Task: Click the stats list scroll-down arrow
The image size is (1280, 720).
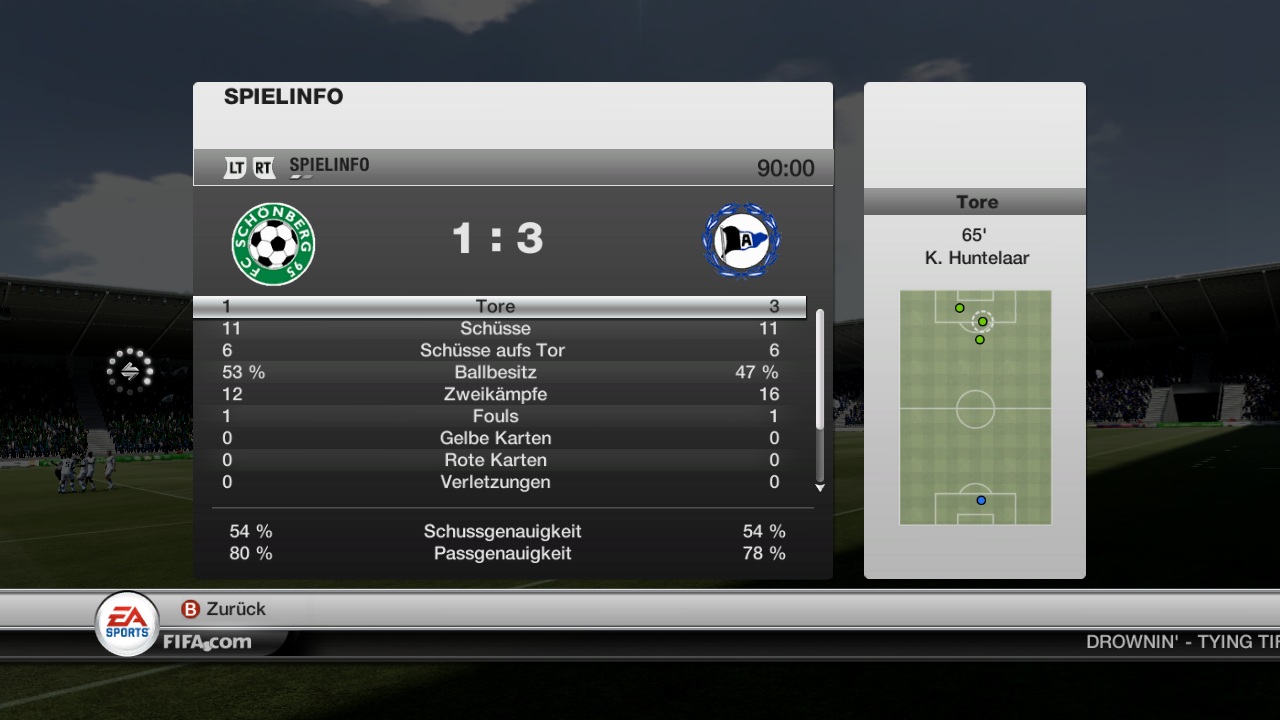Action: tap(820, 488)
